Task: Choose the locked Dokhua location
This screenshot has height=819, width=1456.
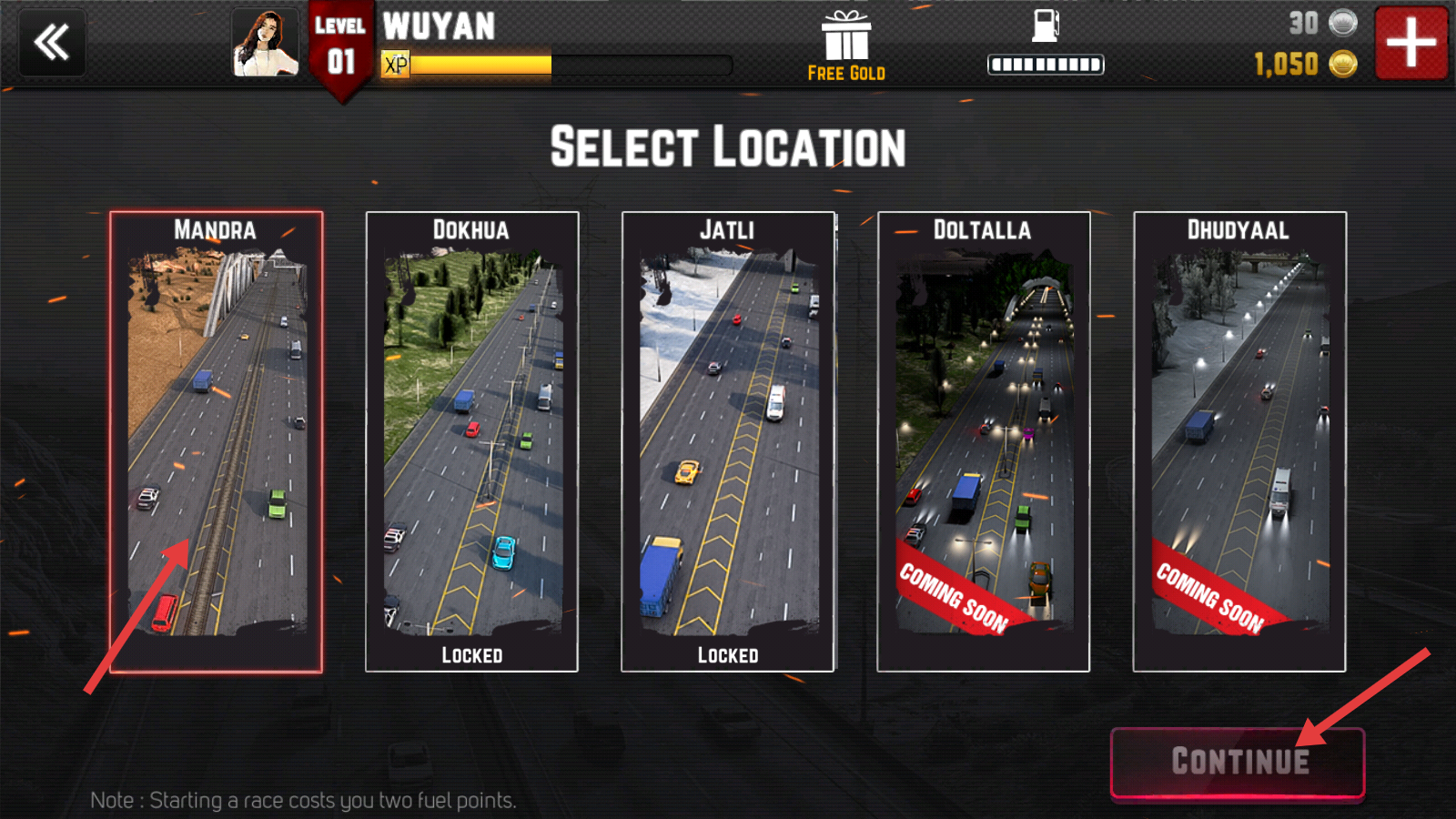Action: 471,442
